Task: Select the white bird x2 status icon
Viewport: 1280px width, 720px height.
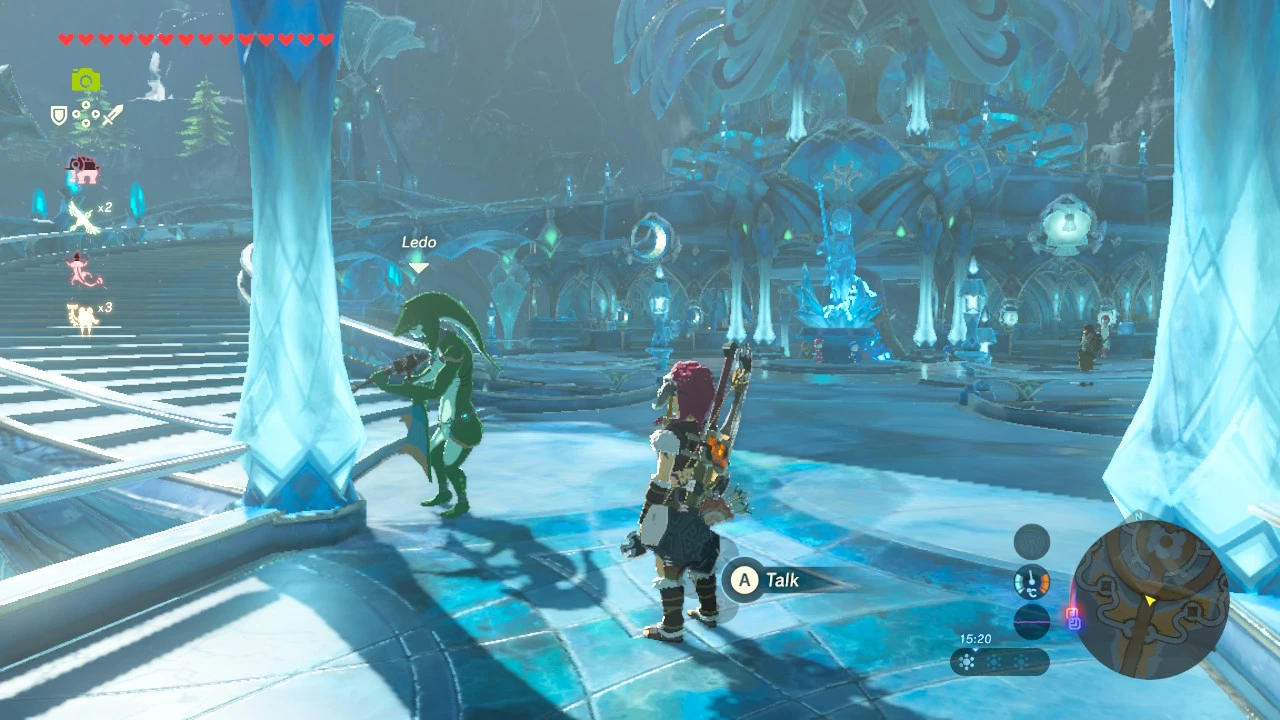Action: click(84, 216)
